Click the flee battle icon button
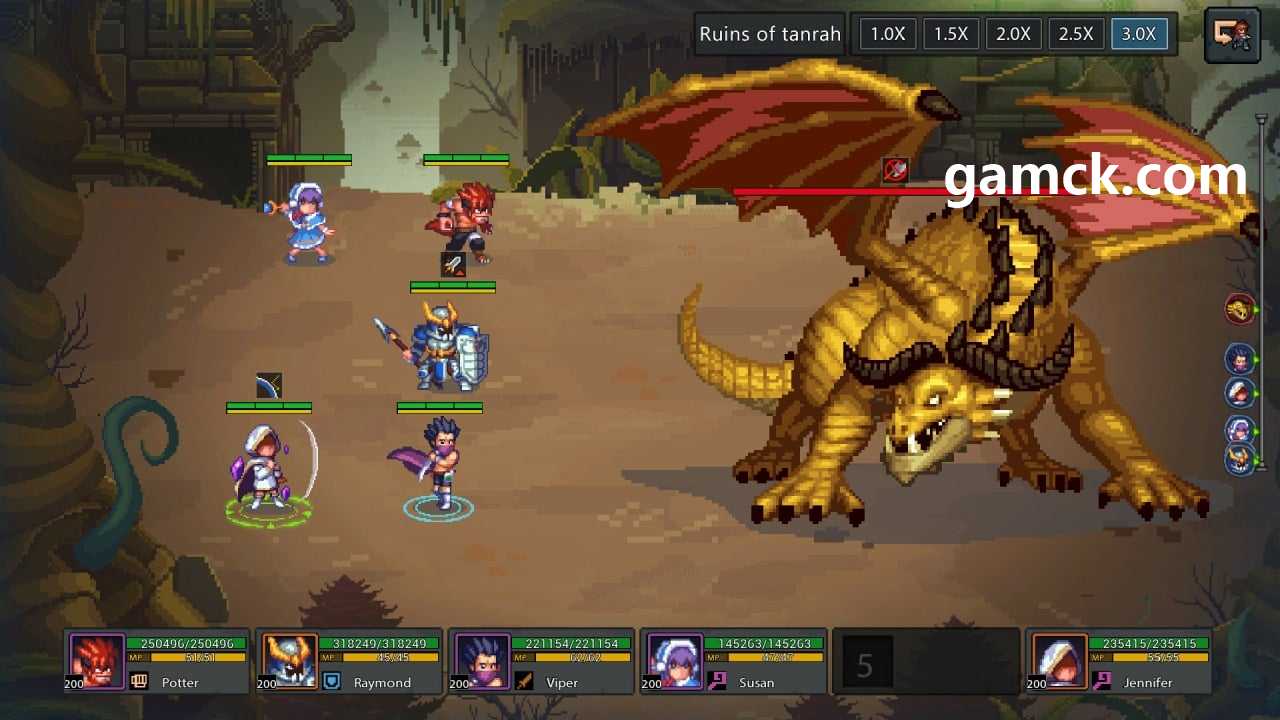Viewport: 1280px width, 720px height. 1232,35
